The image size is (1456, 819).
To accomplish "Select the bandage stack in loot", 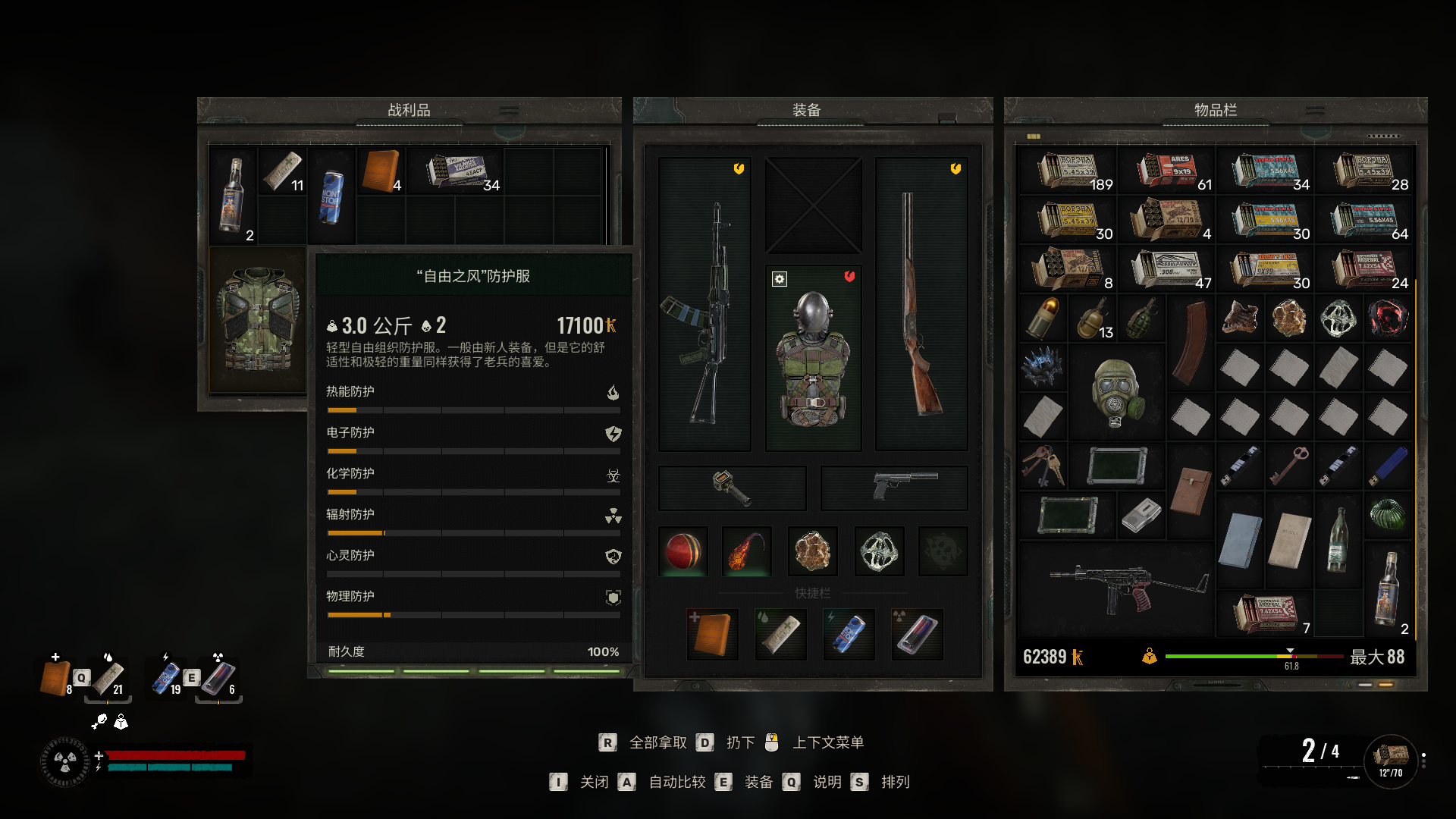I will pyautogui.click(x=282, y=171).
